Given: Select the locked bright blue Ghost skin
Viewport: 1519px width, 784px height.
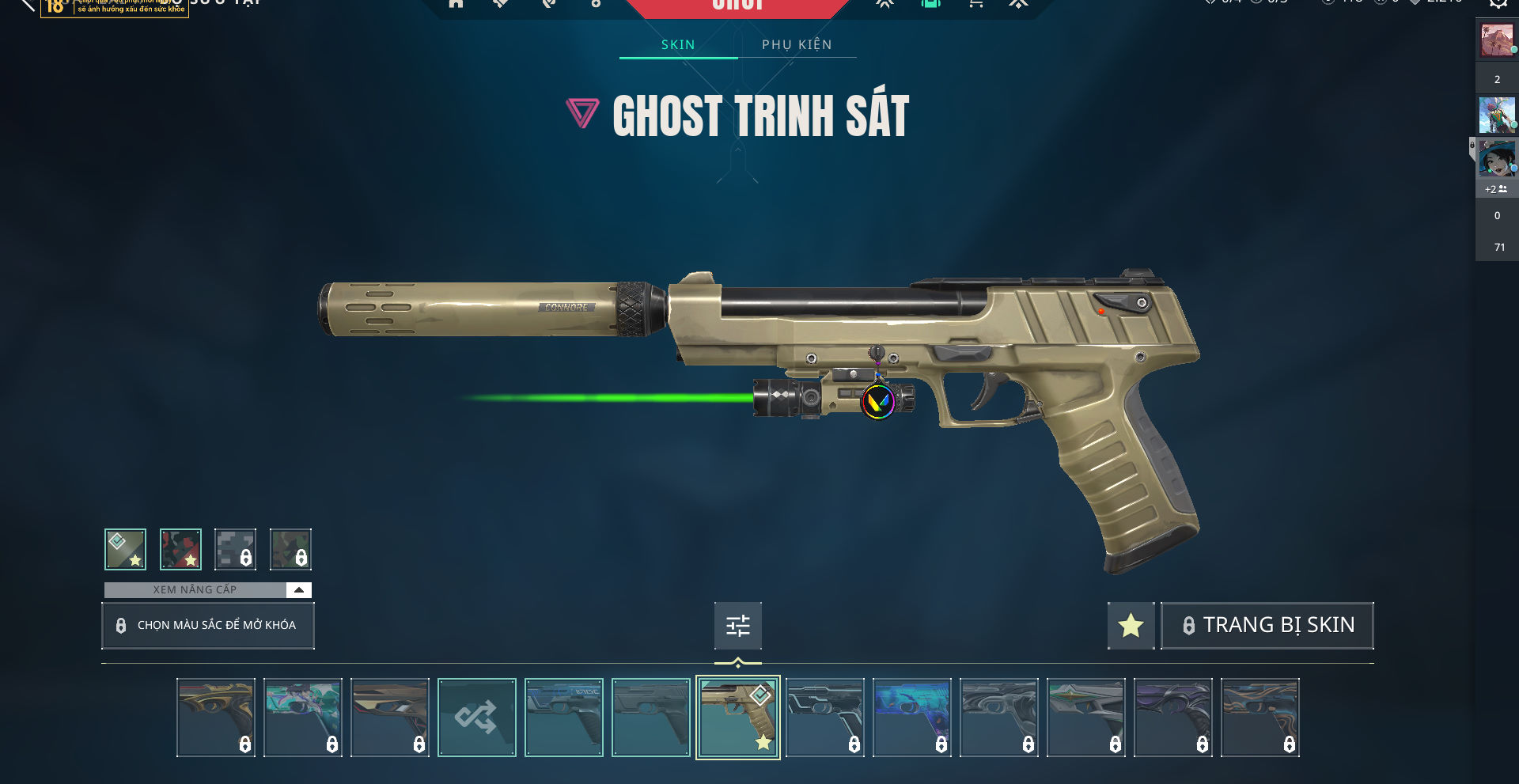Looking at the screenshot, I should (911, 718).
